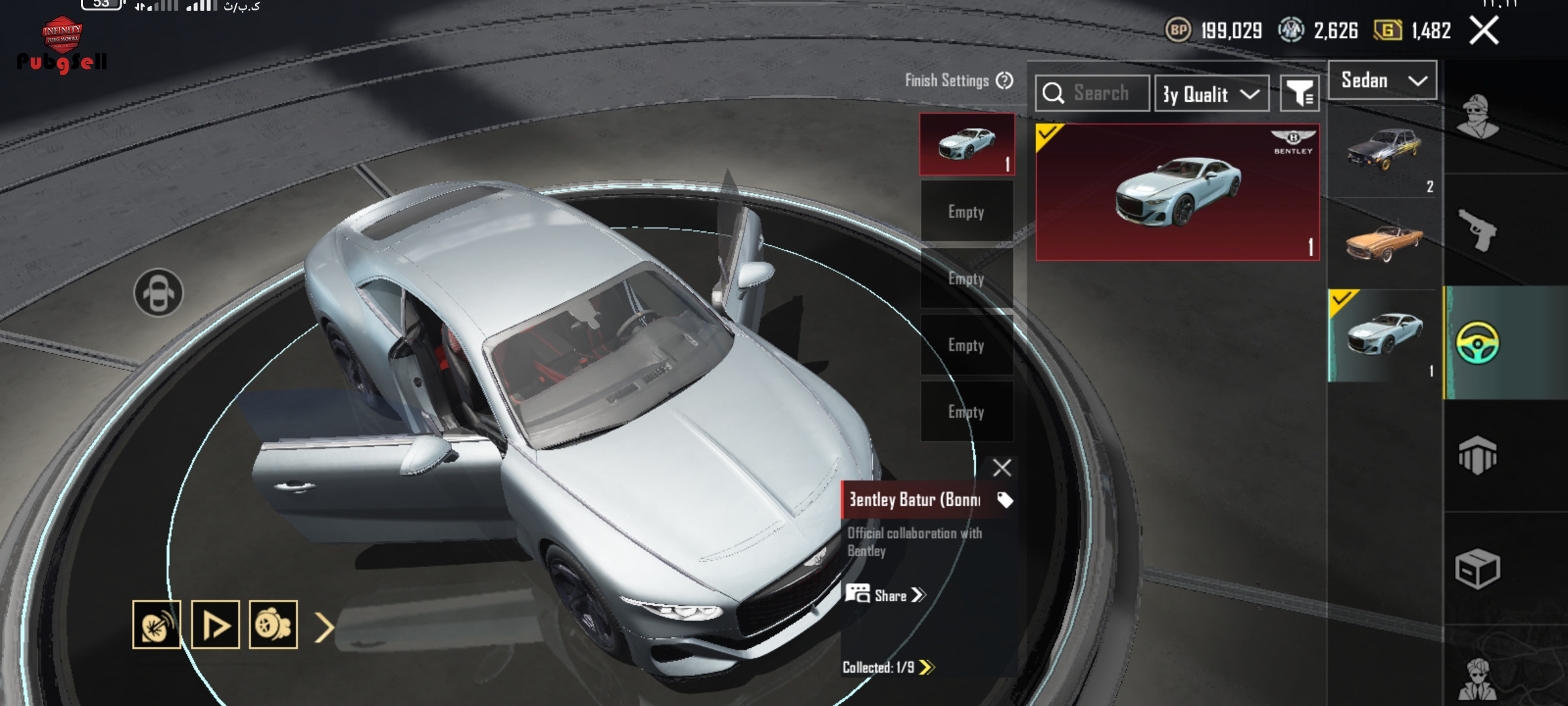Open the filter funnel options
1568x706 pixels.
[x=1299, y=94]
